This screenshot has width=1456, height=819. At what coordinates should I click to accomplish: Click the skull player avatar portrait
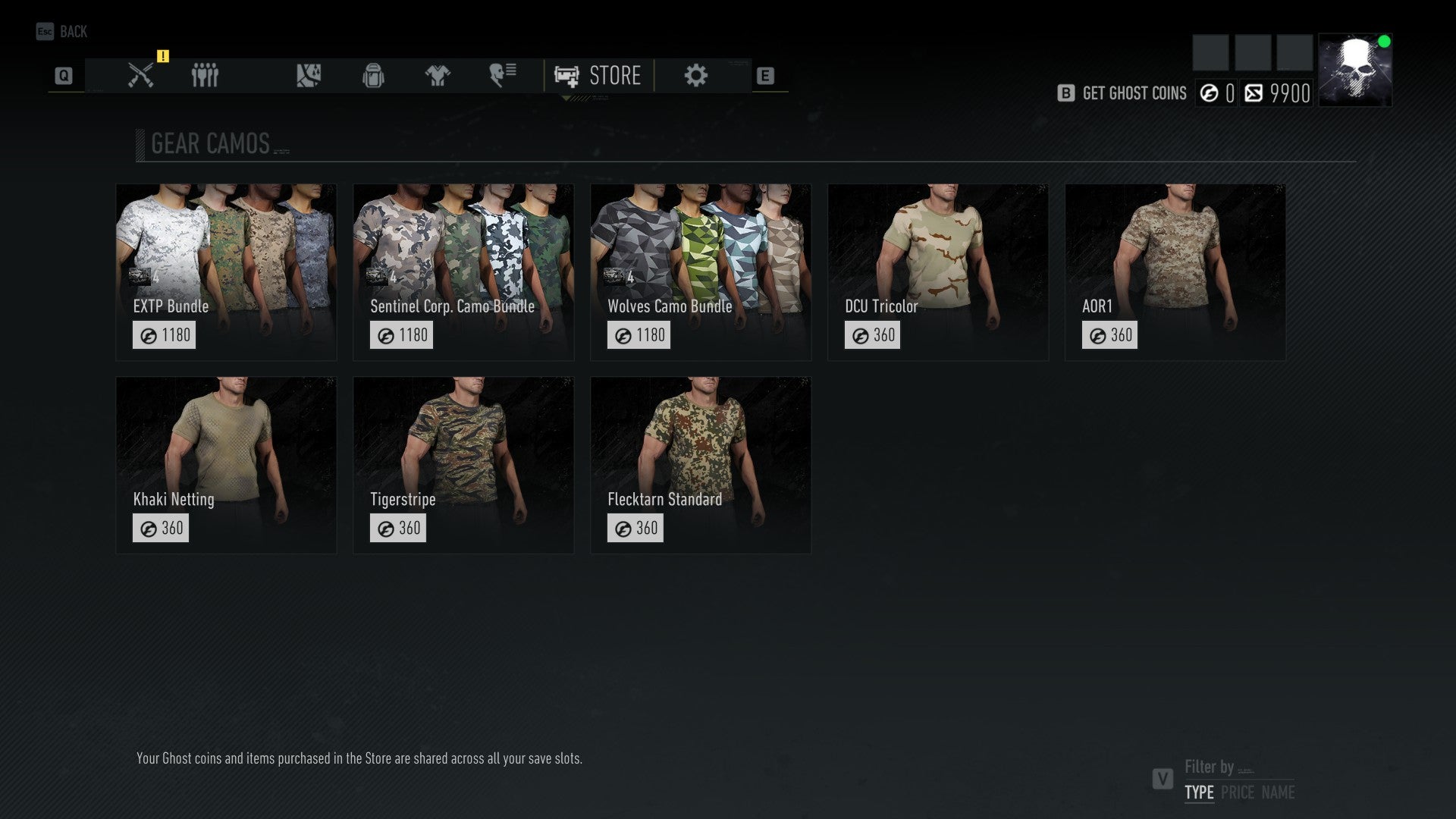pos(1355,68)
